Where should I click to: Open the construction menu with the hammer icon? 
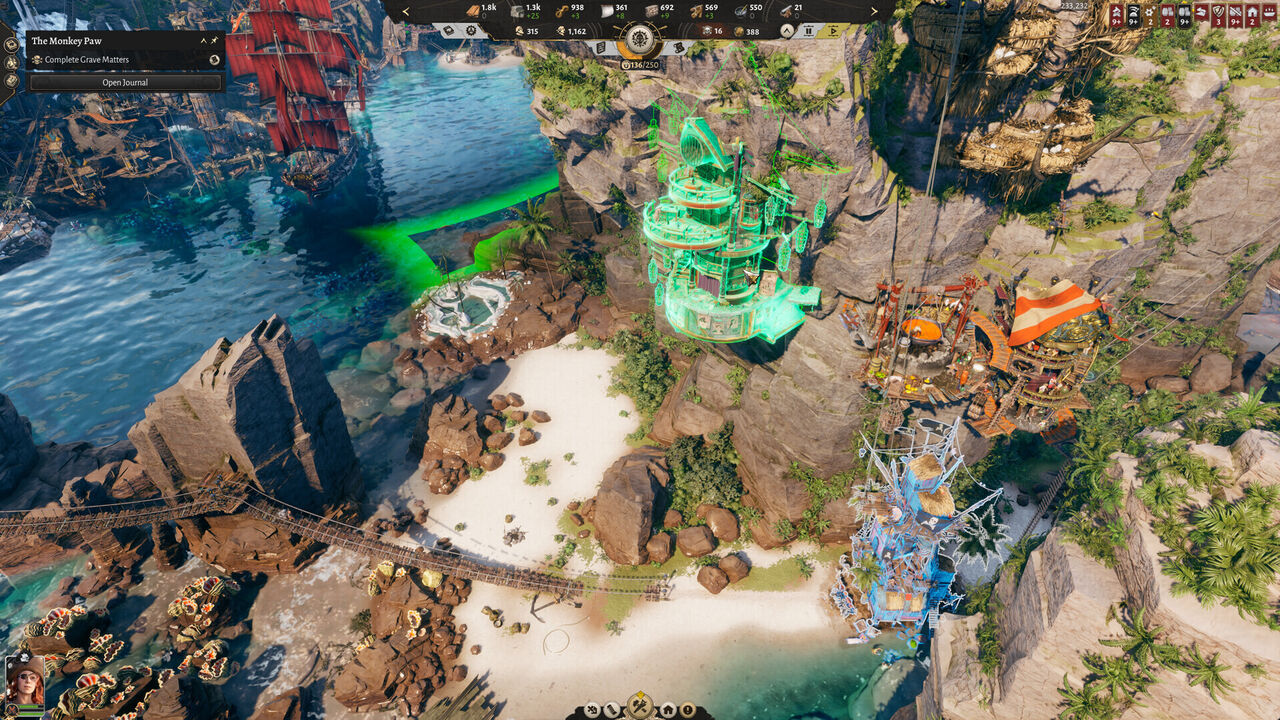(x=638, y=706)
